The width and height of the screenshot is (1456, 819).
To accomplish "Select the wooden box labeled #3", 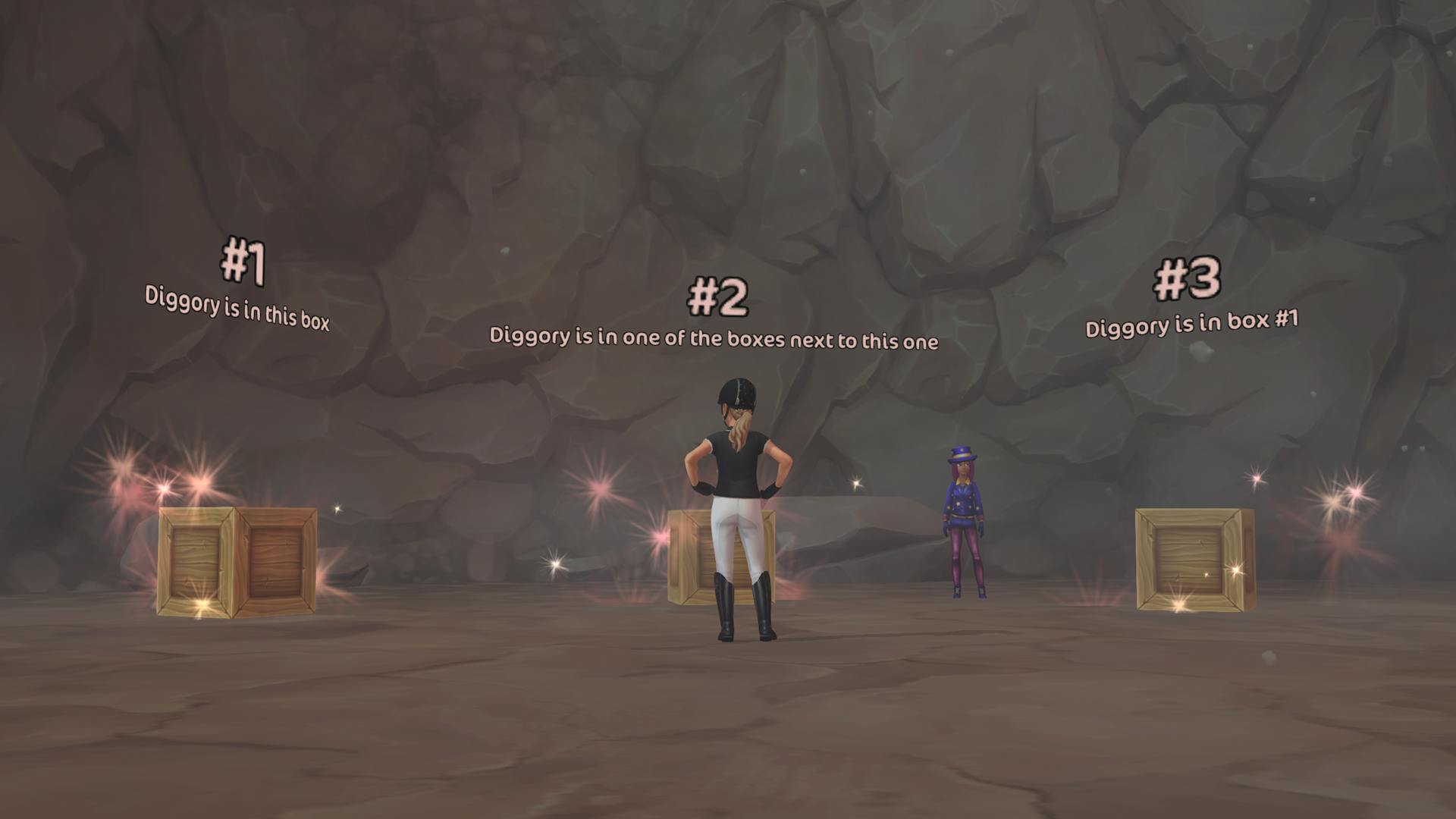I will (1193, 560).
